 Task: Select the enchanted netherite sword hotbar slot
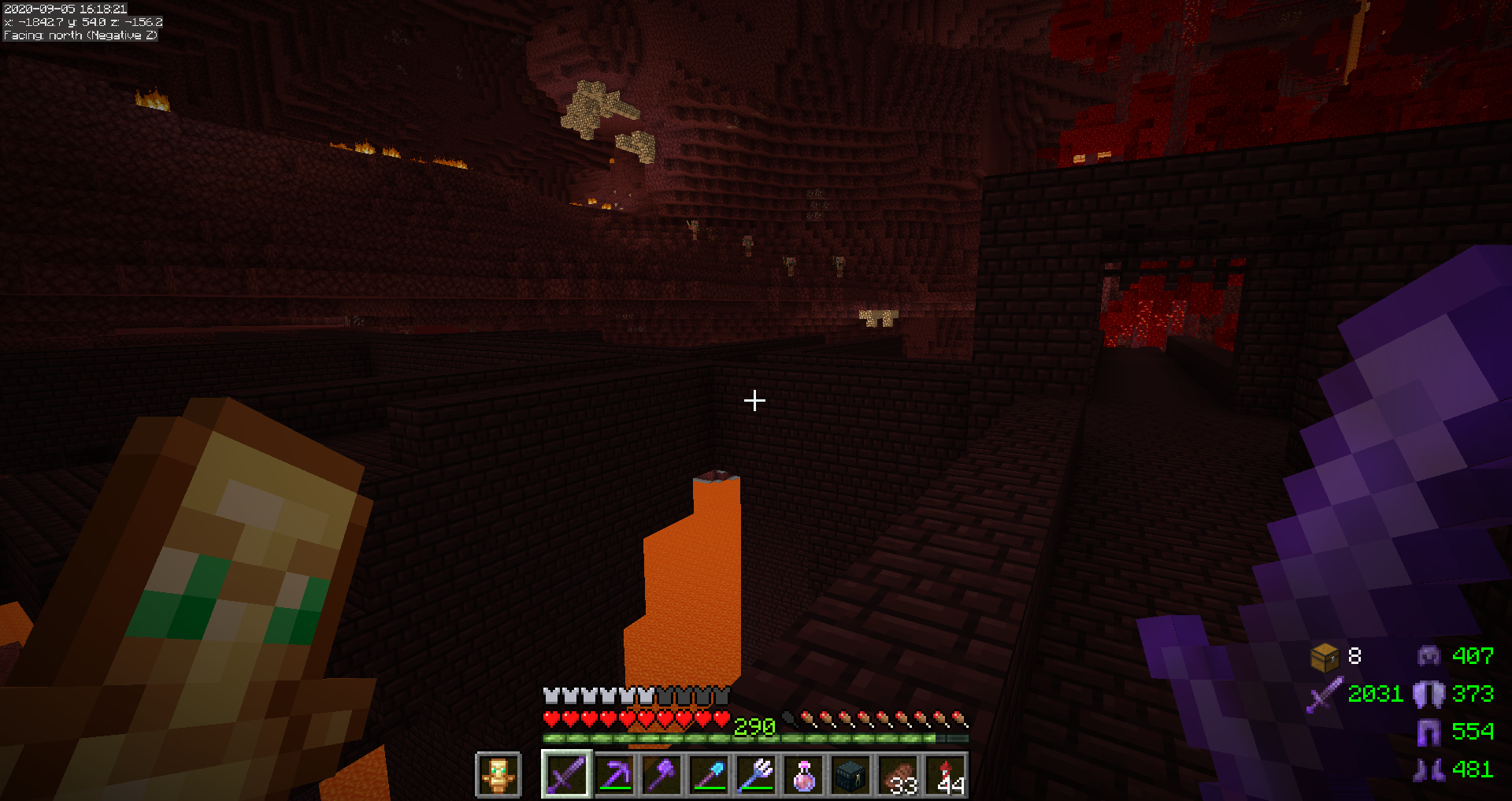tap(567, 775)
